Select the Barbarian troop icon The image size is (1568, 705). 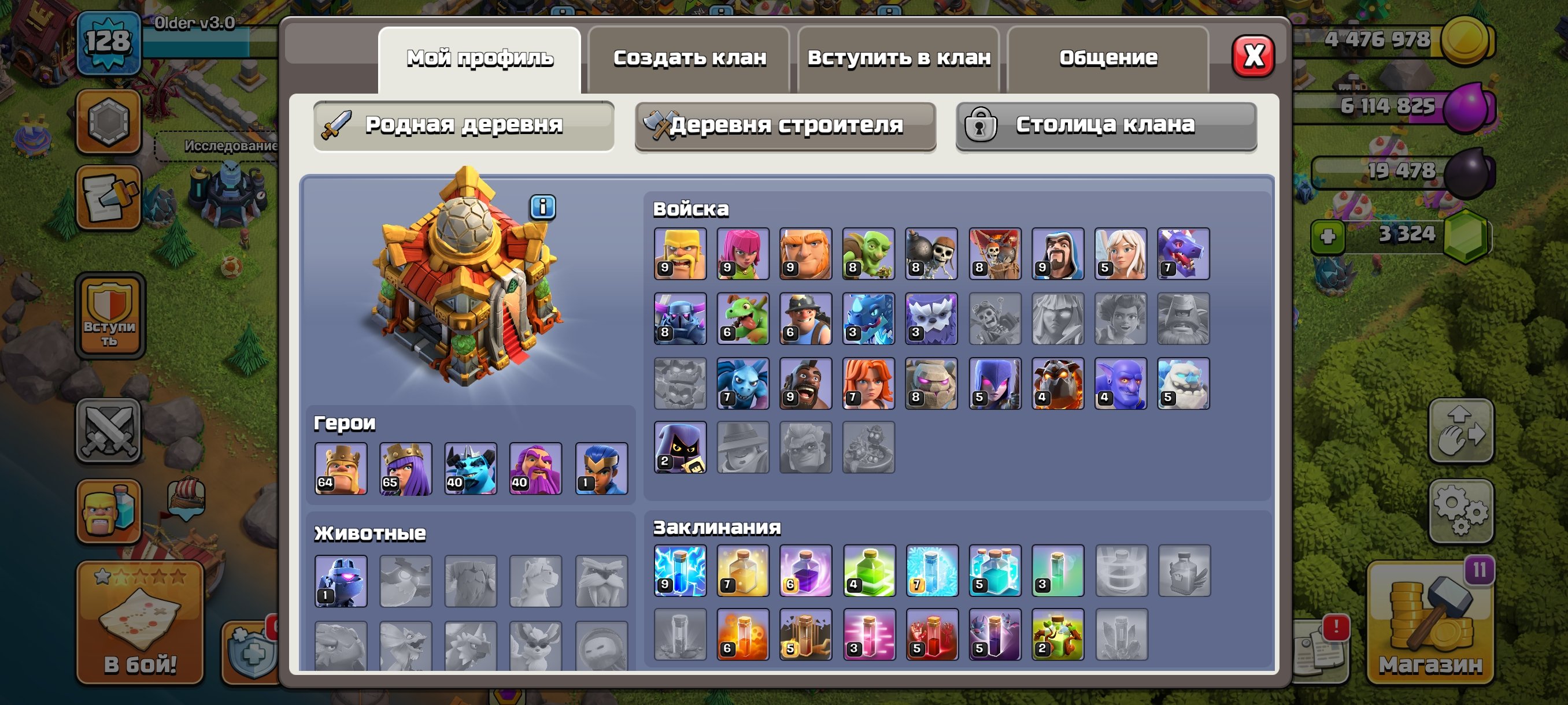pyautogui.click(x=679, y=254)
